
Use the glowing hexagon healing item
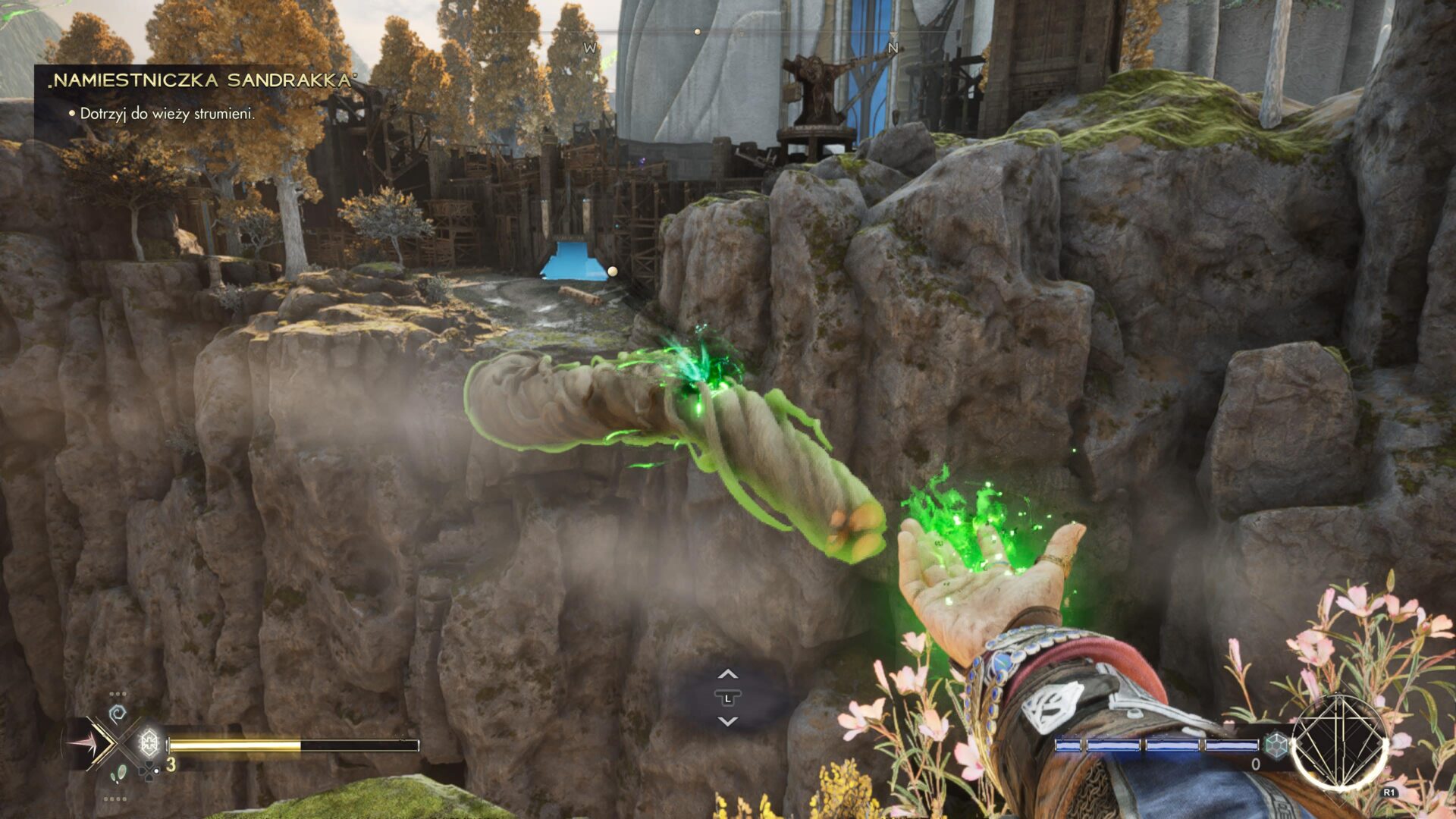[x=149, y=742]
